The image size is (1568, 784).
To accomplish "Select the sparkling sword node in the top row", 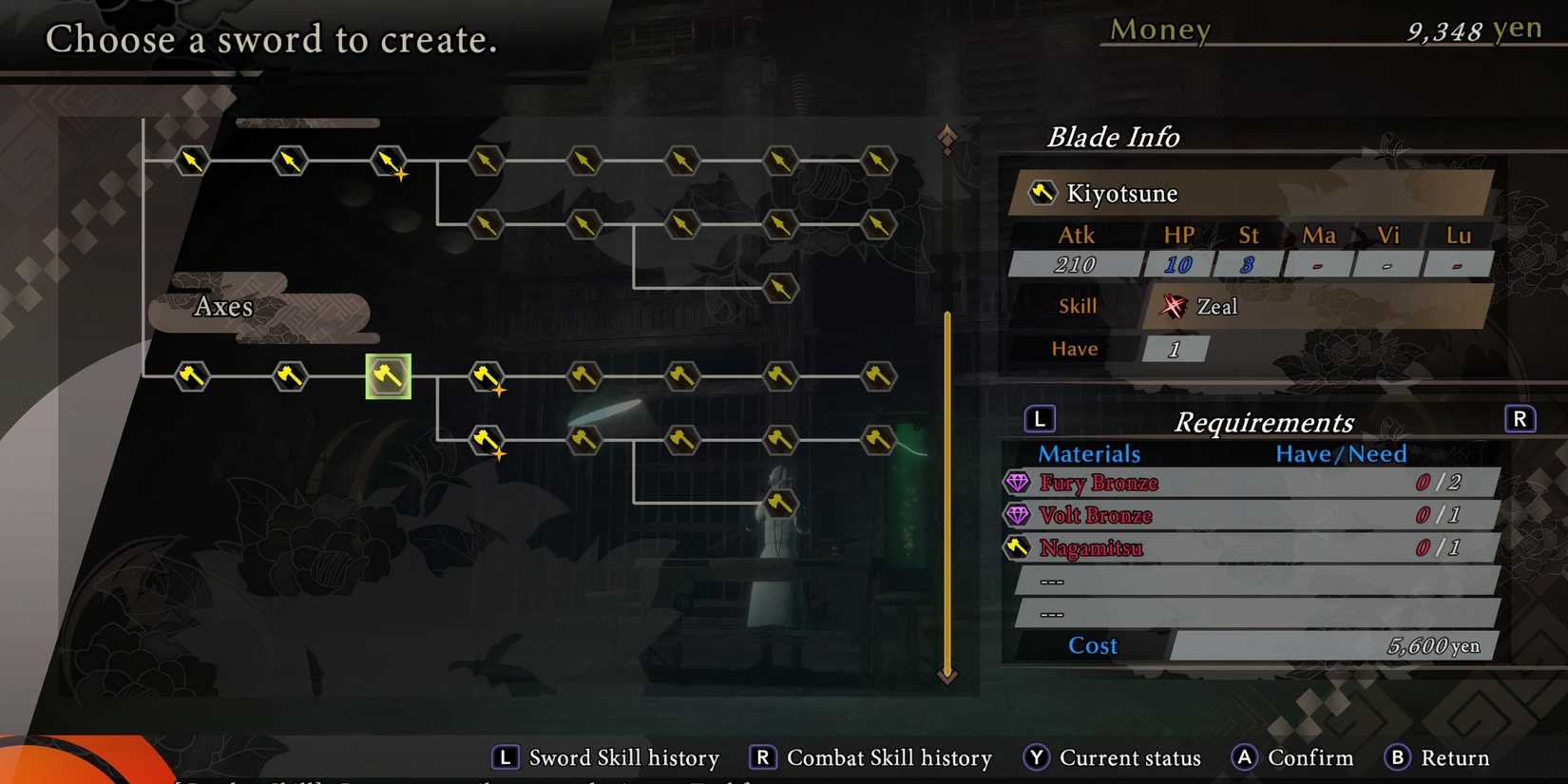I will [x=390, y=161].
